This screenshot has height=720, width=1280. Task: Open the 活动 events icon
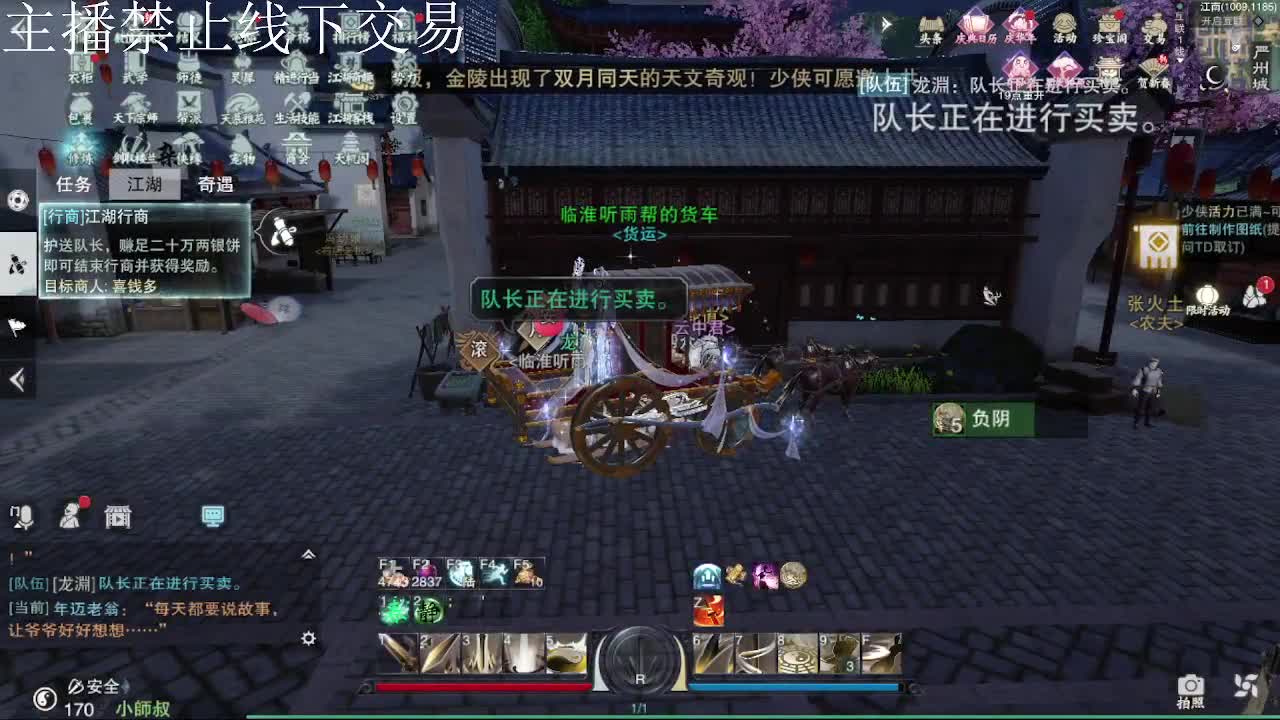1064,25
